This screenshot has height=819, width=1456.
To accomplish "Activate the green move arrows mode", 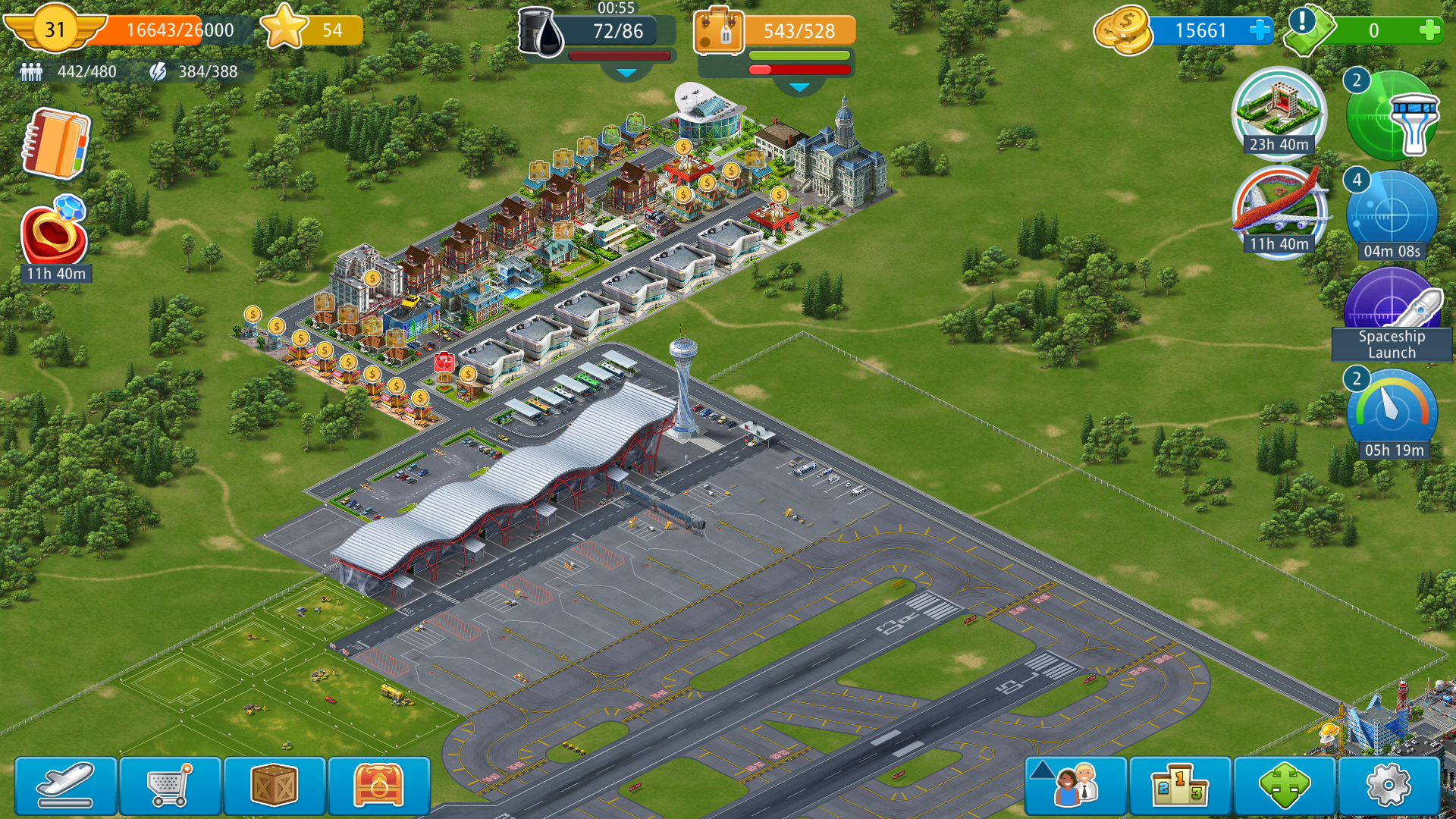I will click(1284, 786).
